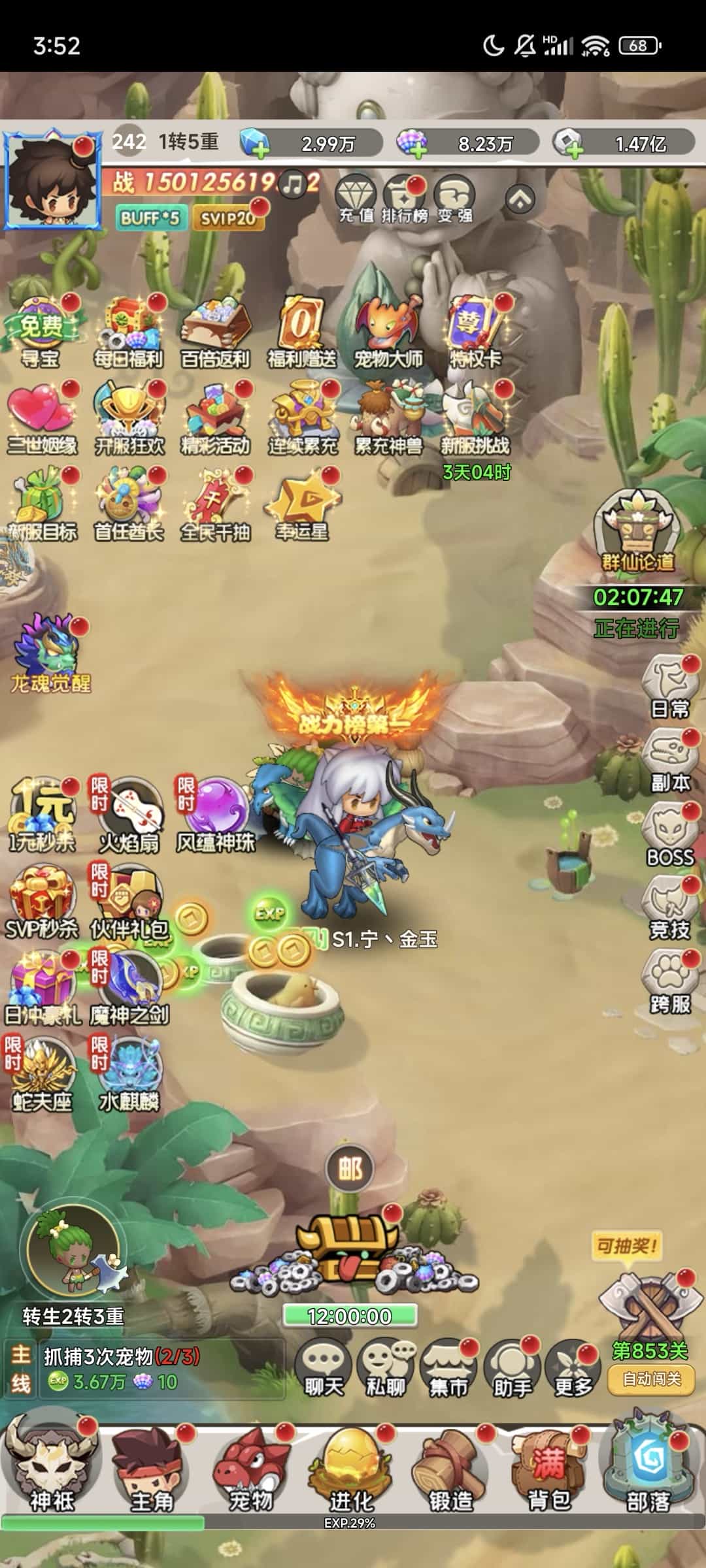The image size is (706, 1568).
Task: Click the 充值 recharge diamond icon
Action: (x=356, y=199)
